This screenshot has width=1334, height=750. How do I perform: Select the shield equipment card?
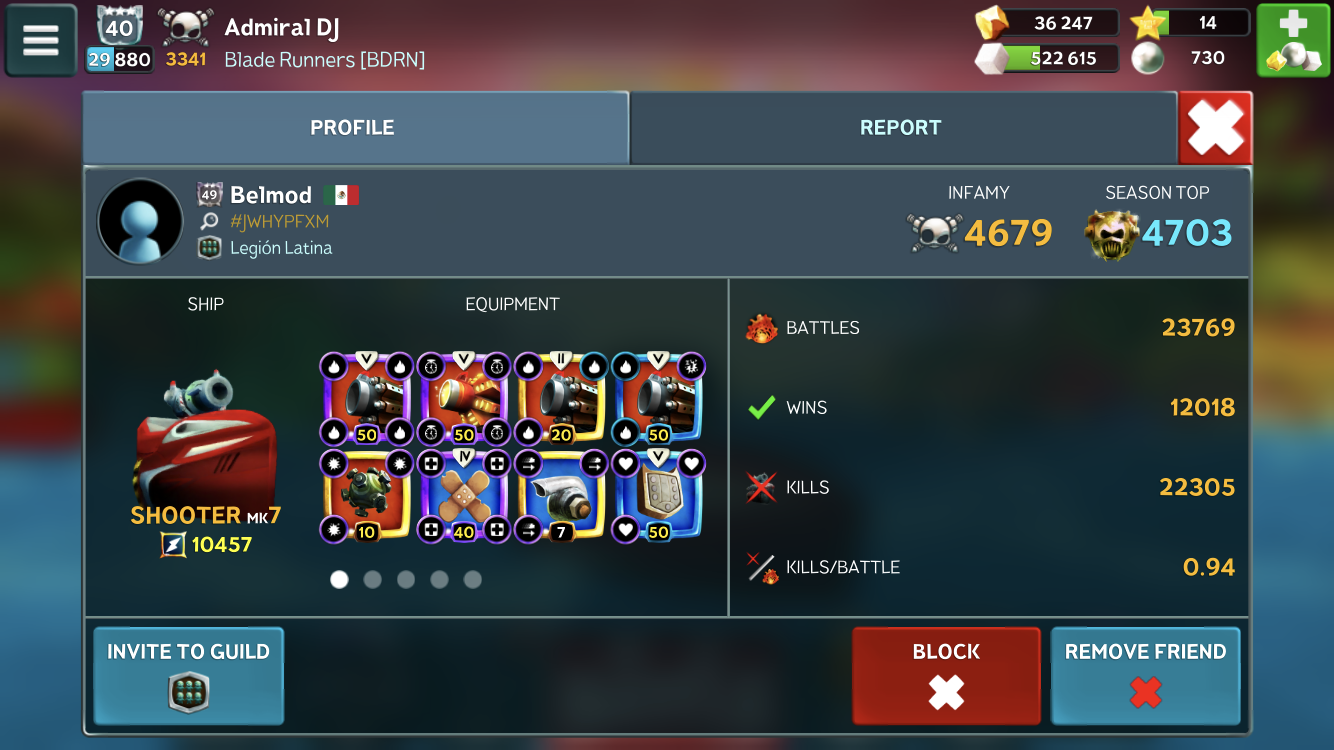[x=660, y=496]
